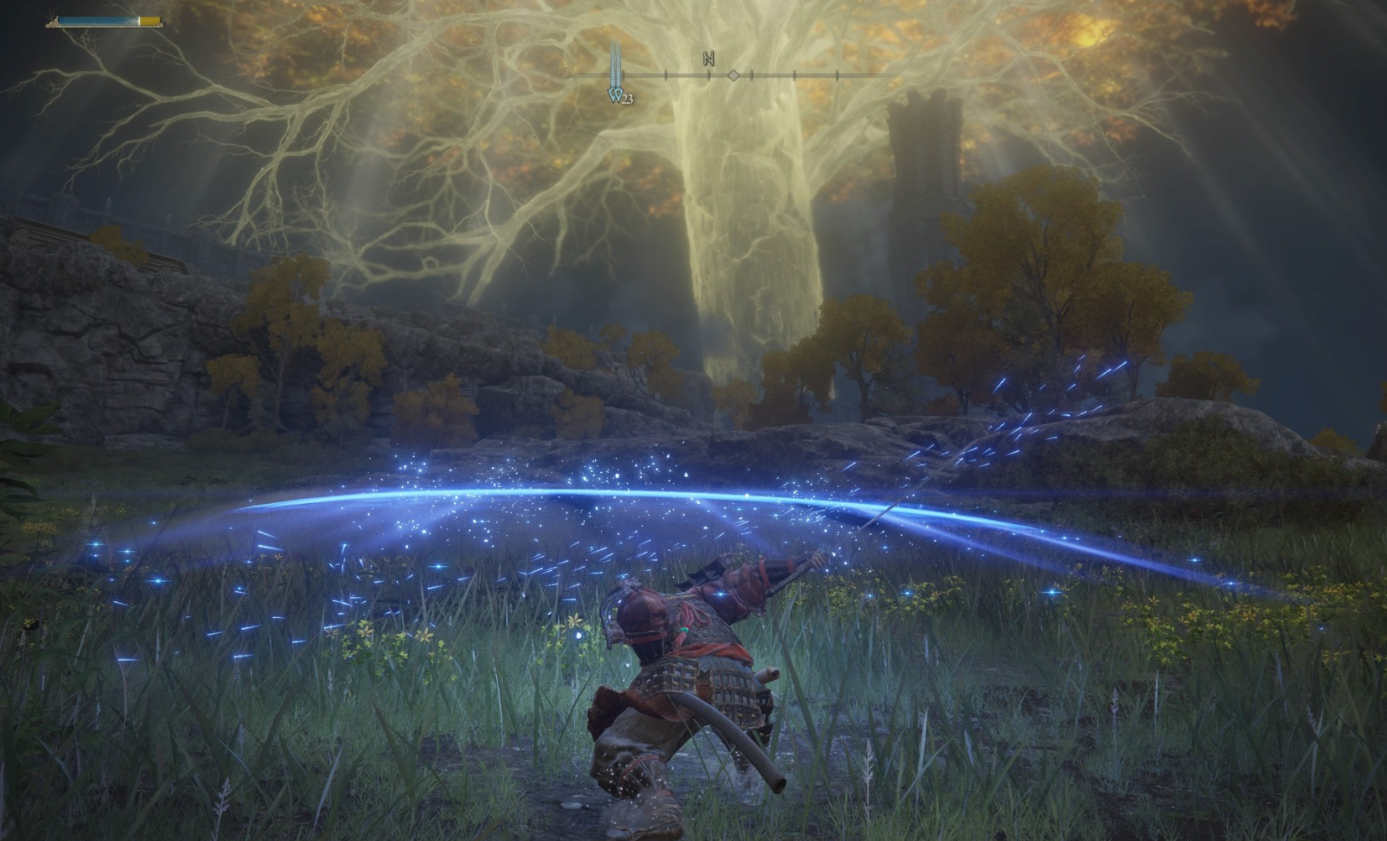Image resolution: width=1387 pixels, height=841 pixels.
Task: Click the diamond marker on the compass bar
Action: click(733, 75)
